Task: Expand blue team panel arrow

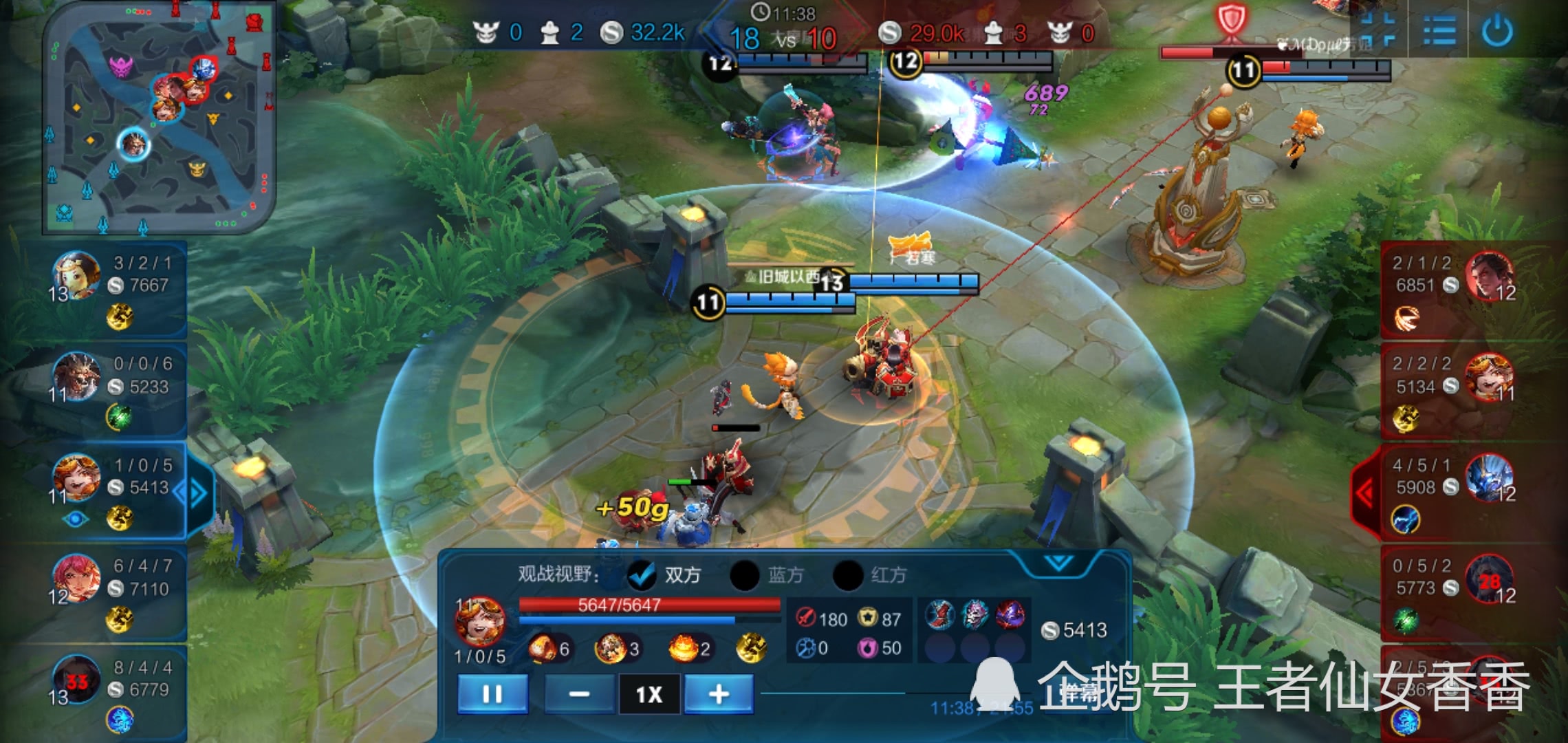Action: click(x=197, y=493)
